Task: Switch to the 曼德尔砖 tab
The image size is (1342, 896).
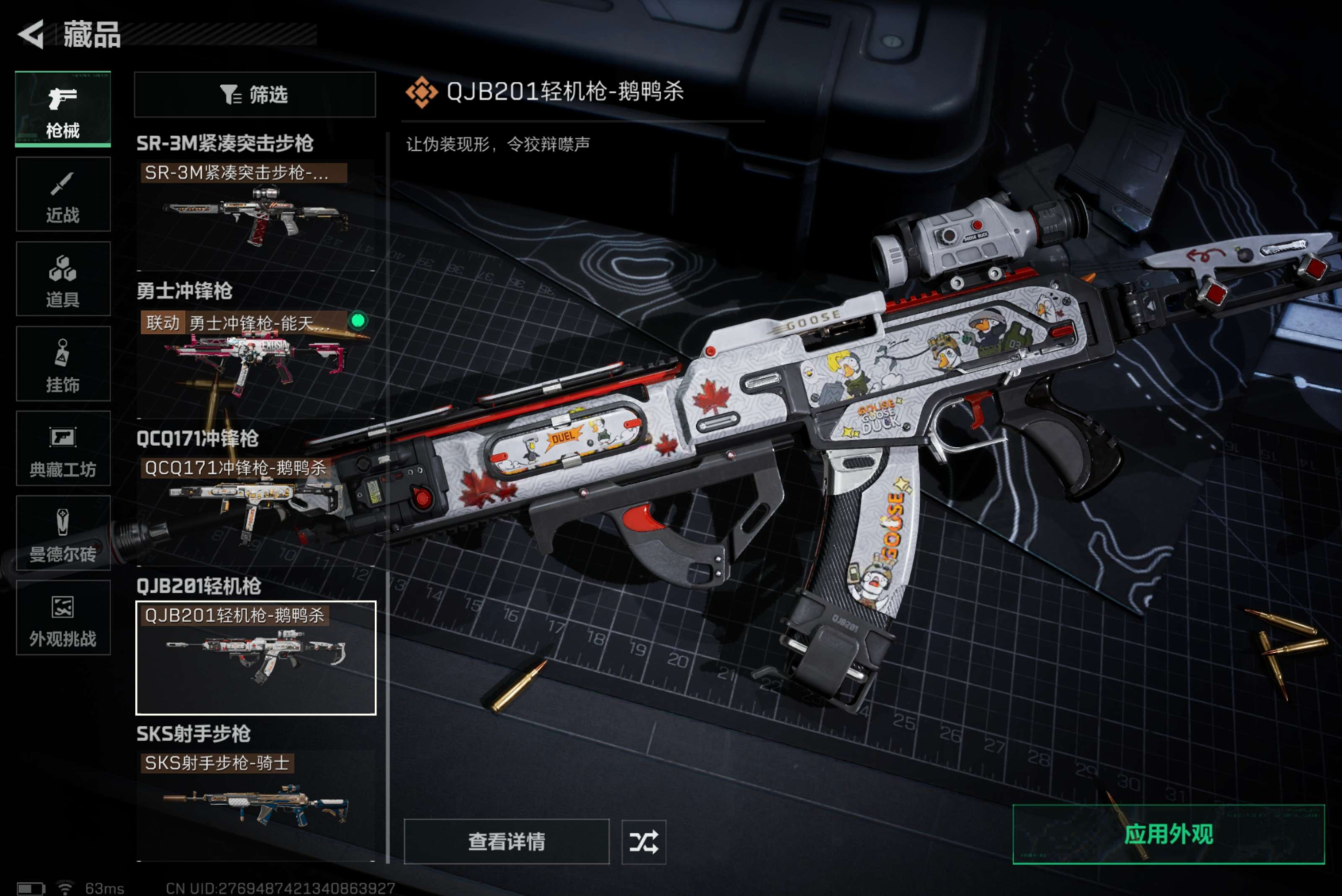Action: click(x=63, y=533)
